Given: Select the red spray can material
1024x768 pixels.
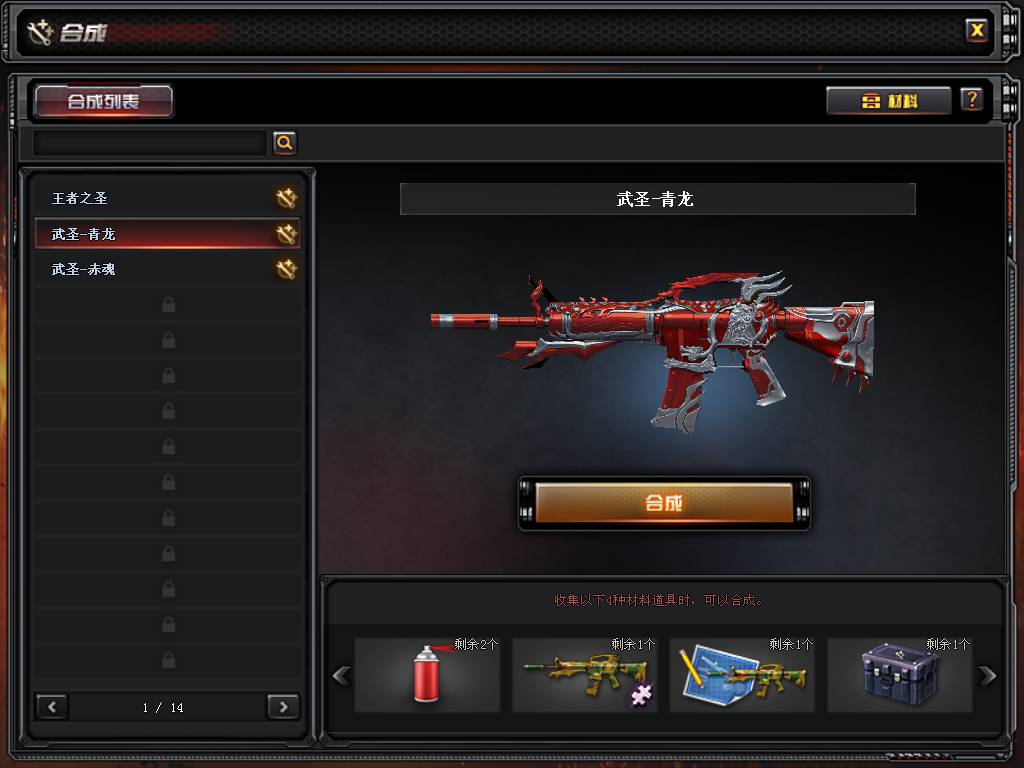Looking at the screenshot, I should (x=427, y=675).
